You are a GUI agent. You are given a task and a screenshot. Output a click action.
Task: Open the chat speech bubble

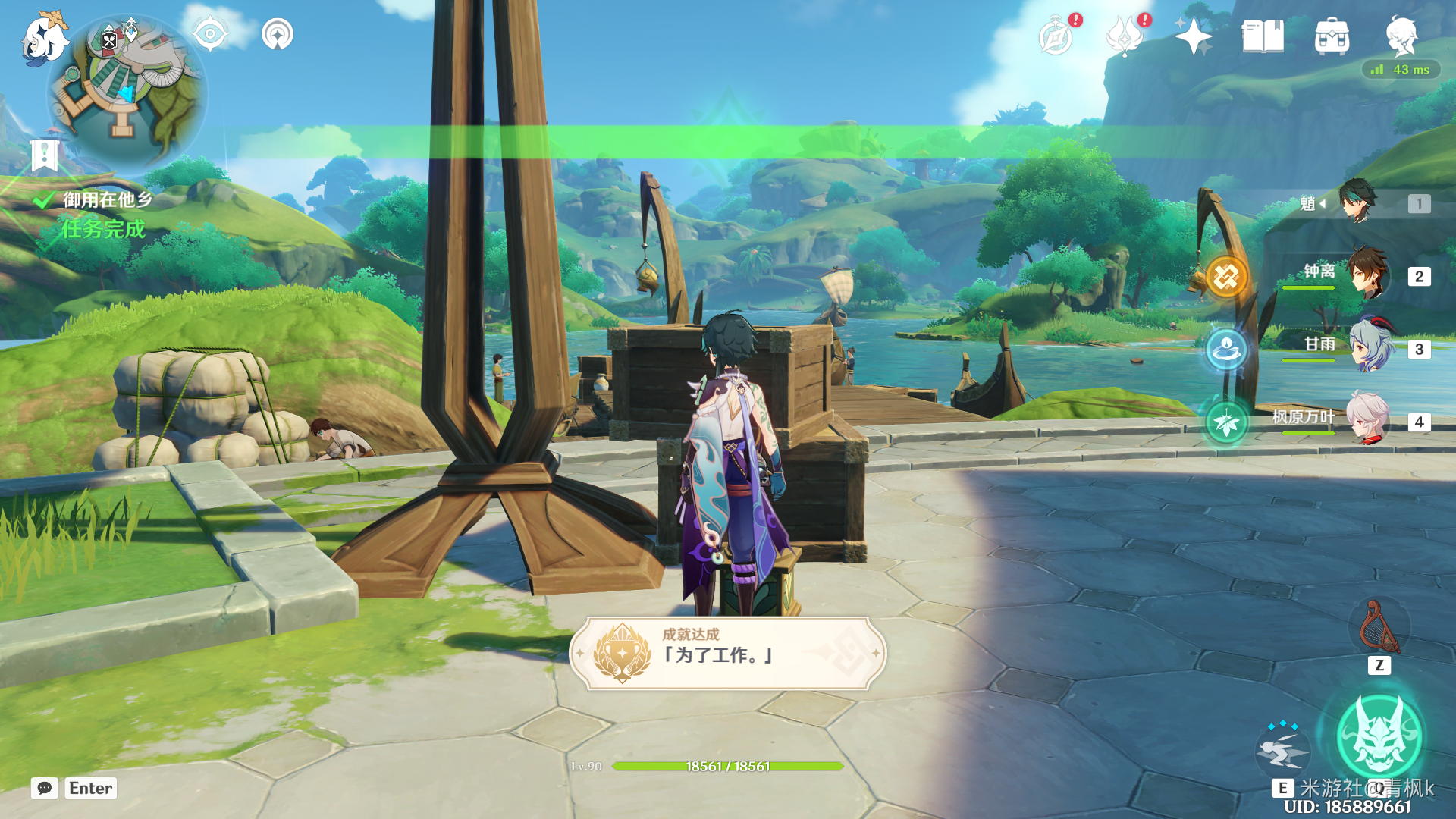45,788
